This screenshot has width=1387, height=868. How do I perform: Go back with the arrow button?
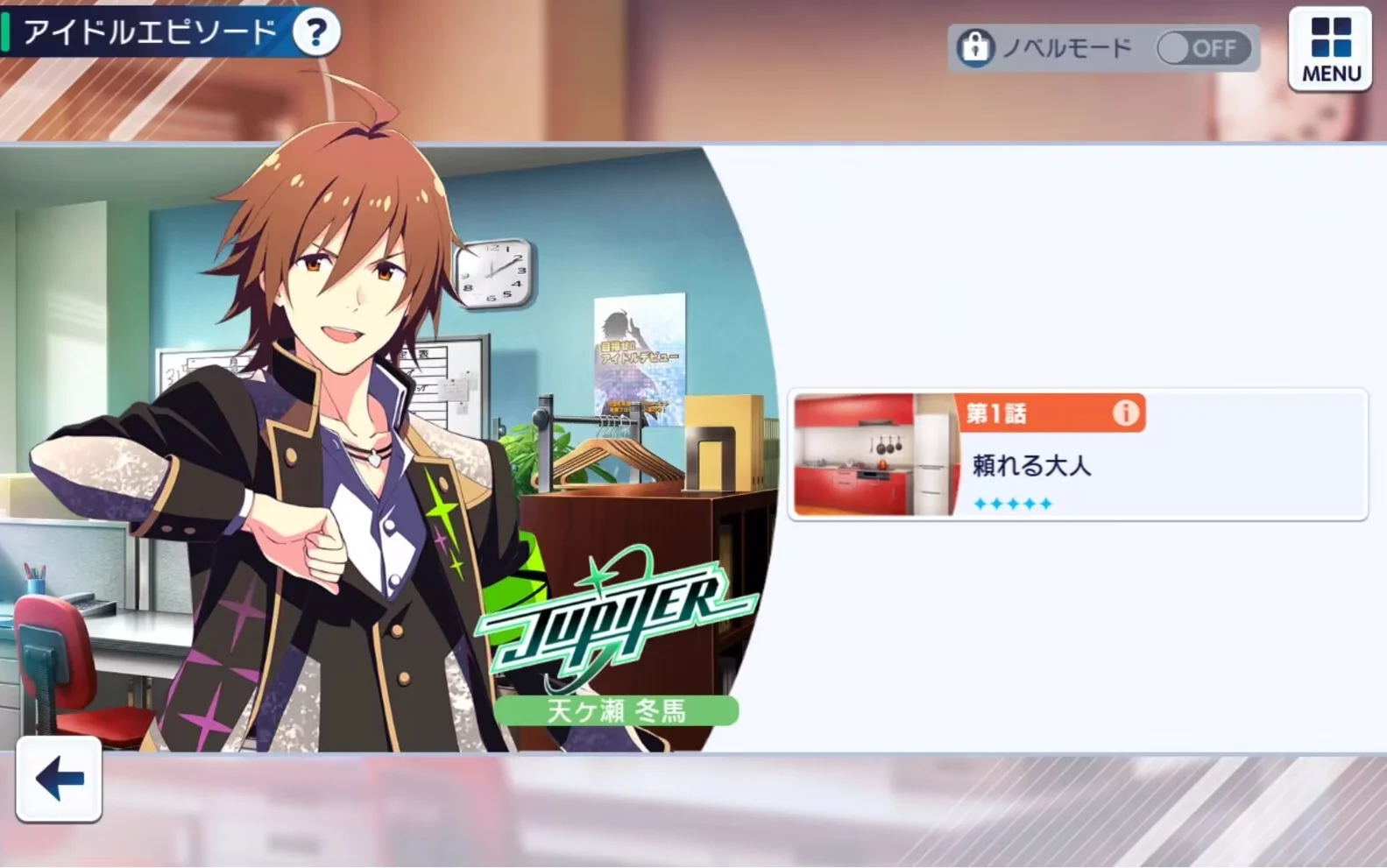pos(59,779)
